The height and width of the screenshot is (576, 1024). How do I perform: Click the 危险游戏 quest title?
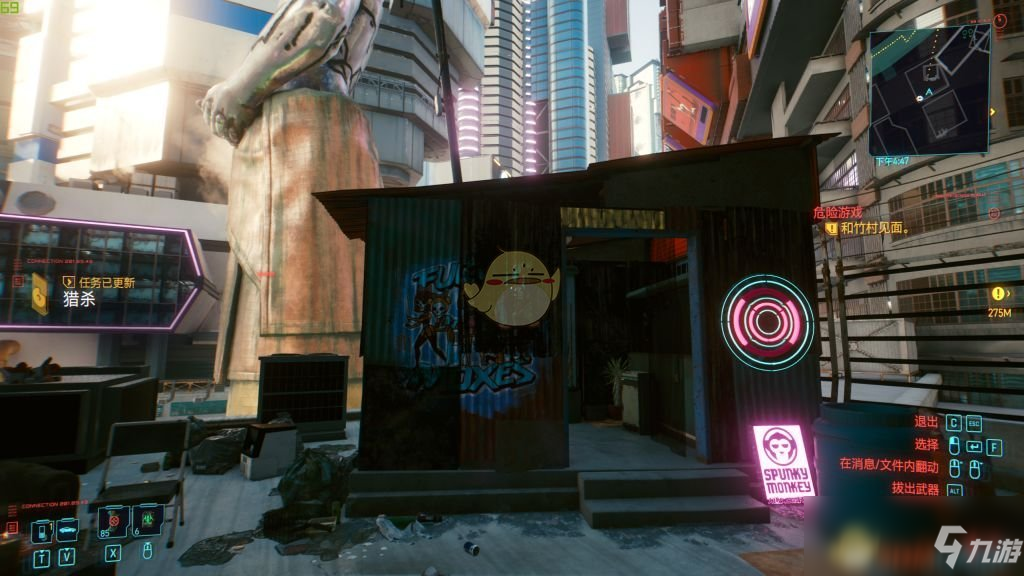[x=837, y=213]
